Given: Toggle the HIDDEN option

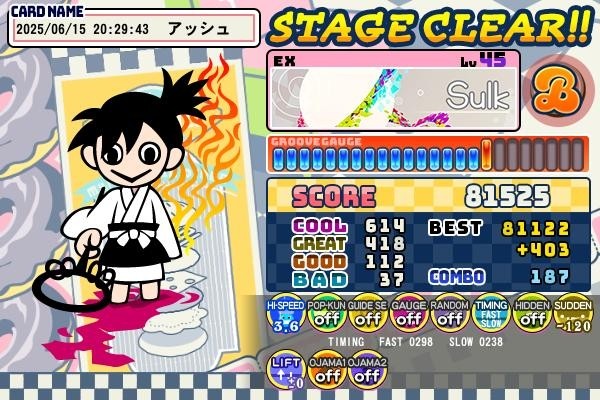Looking at the screenshot, I should [531, 315].
